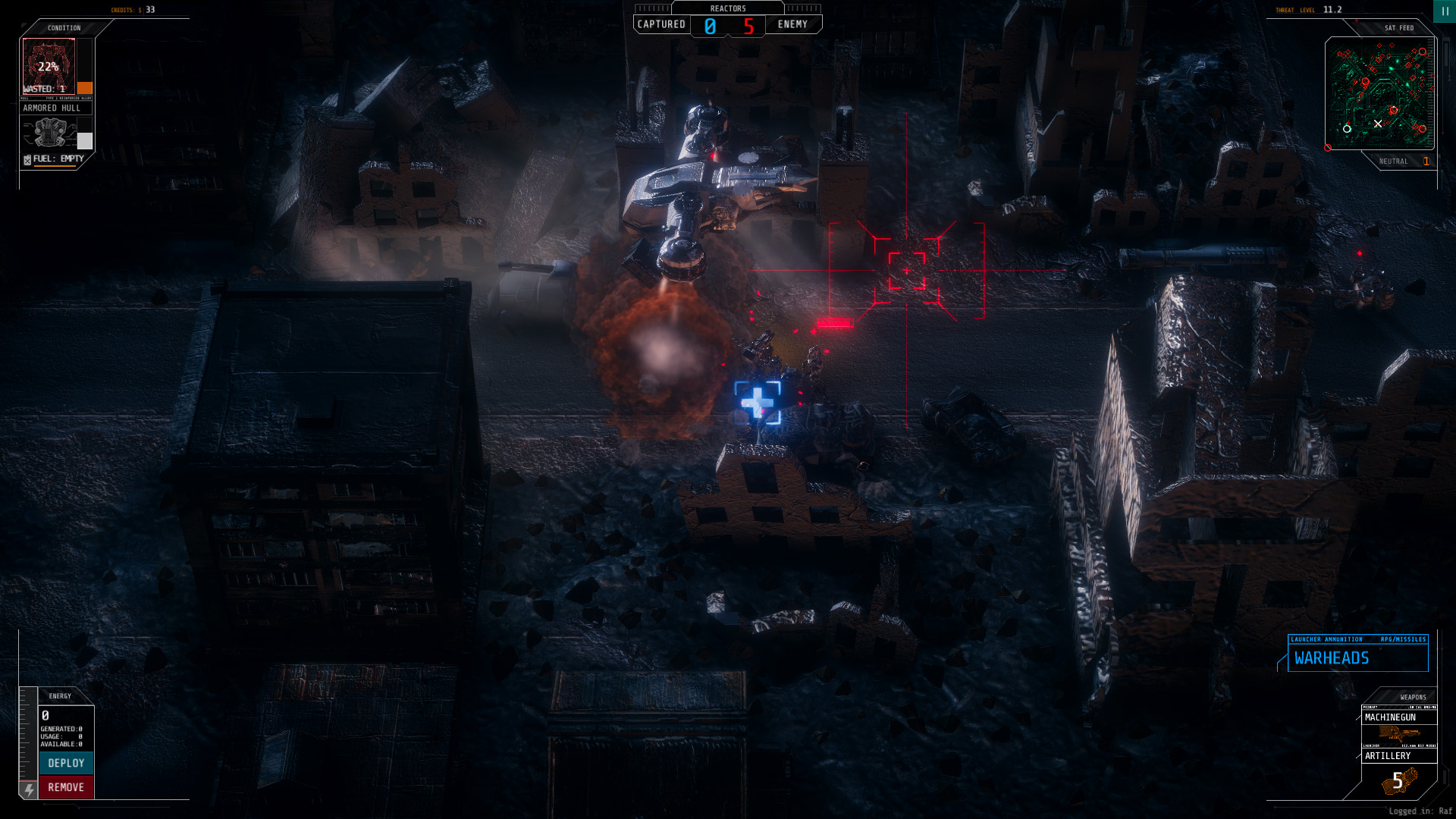The width and height of the screenshot is (1456, 819).
Task: Collapse the Energy panel header
Action: point(61,696)
